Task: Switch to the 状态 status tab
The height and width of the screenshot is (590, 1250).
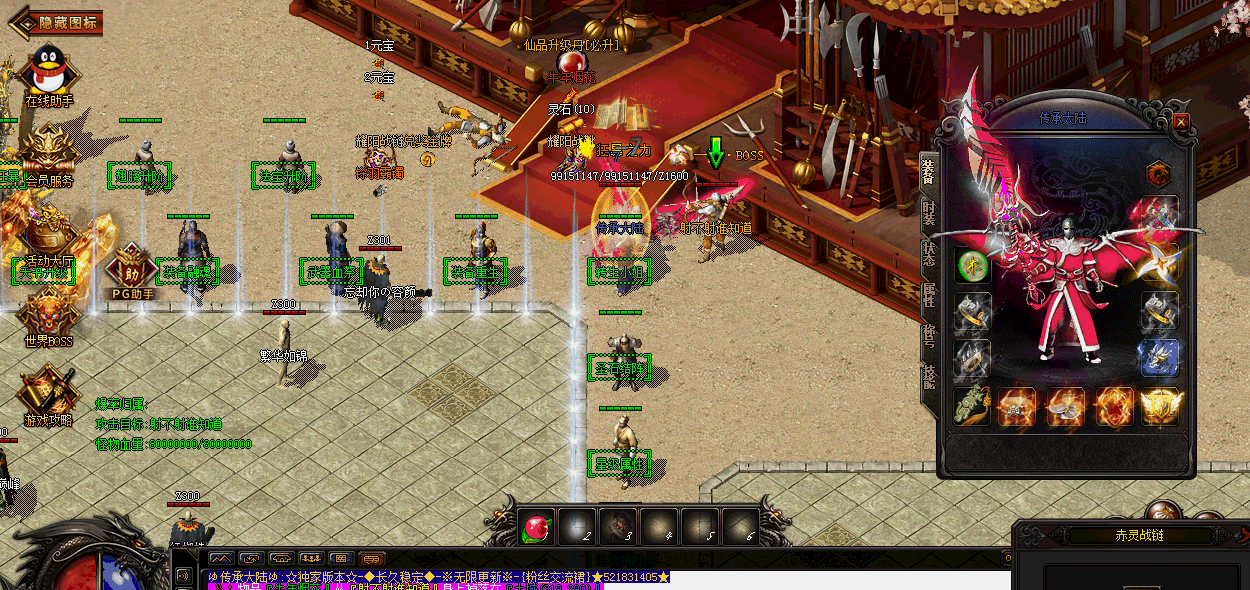Action: (x=928, y=253)
